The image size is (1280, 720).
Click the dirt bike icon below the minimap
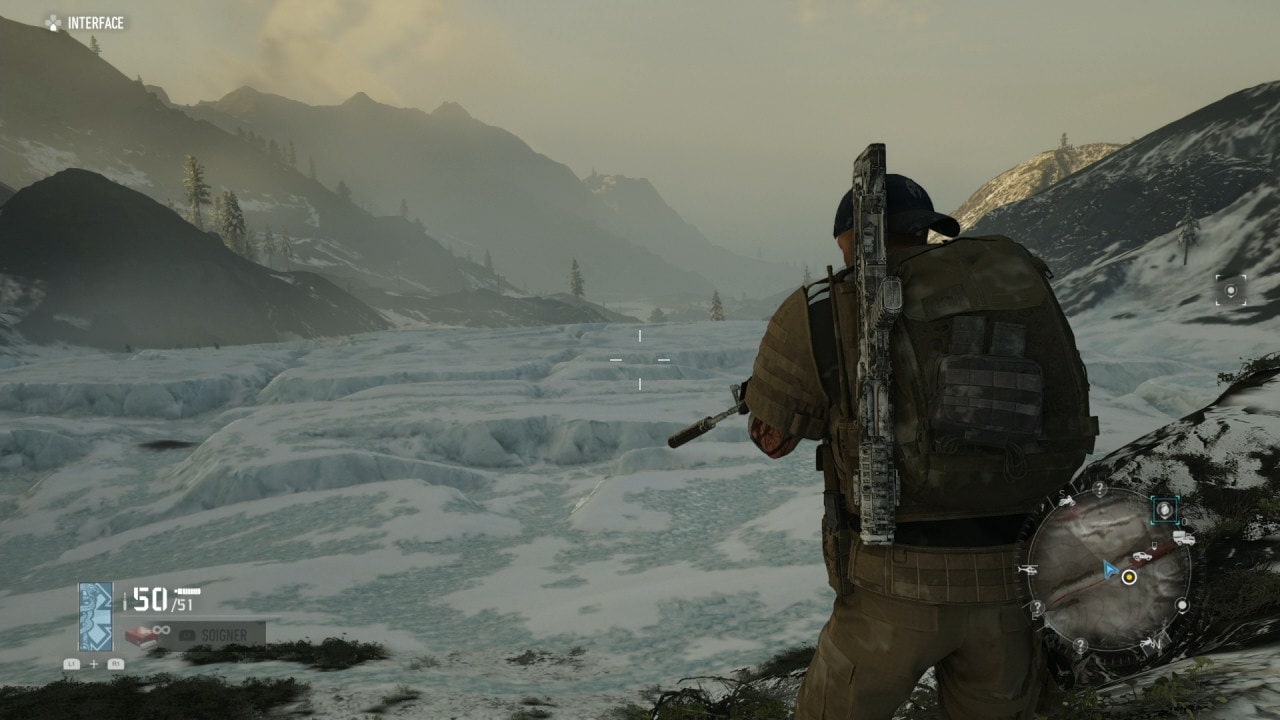point(1148,643)
